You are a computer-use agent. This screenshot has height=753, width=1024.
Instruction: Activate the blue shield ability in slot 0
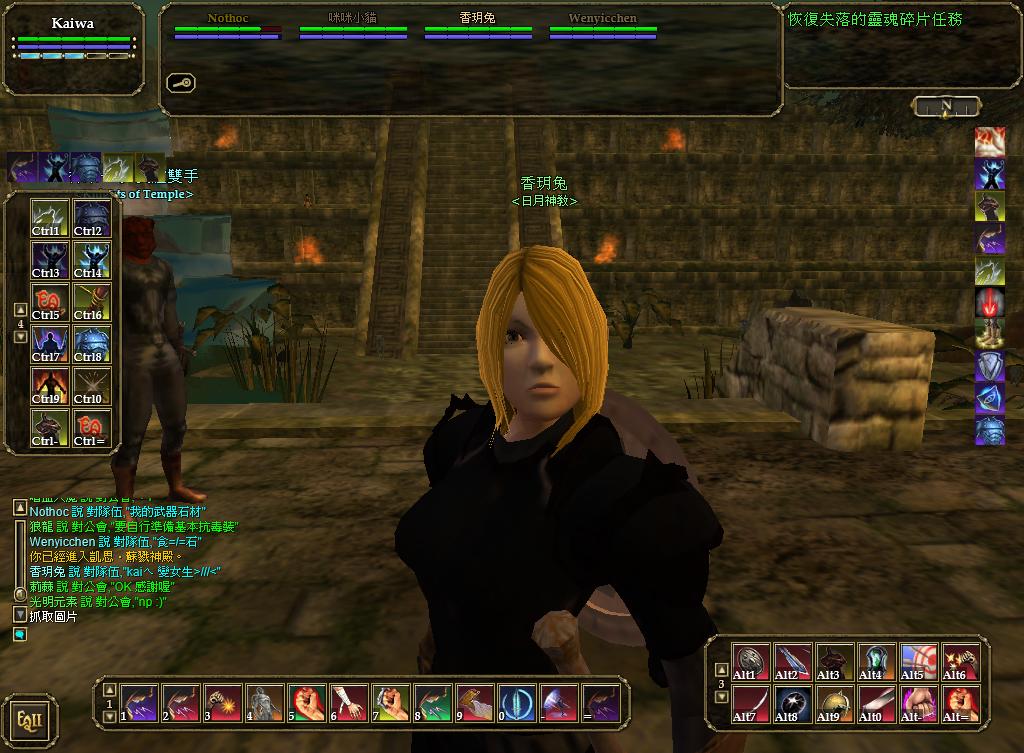click(x=517, y=703)
